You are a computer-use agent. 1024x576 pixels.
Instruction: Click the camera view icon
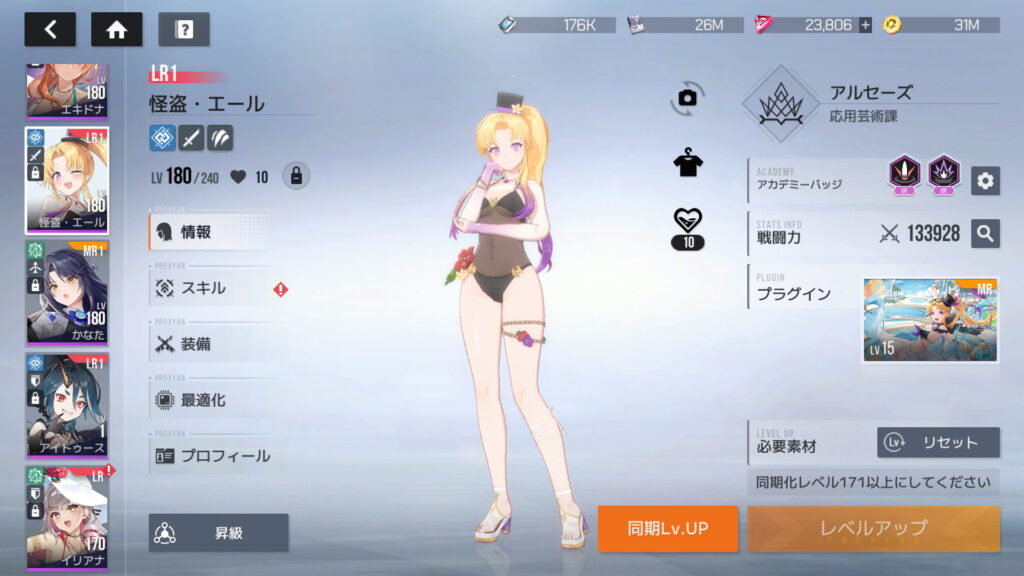(x=687, y=96)
